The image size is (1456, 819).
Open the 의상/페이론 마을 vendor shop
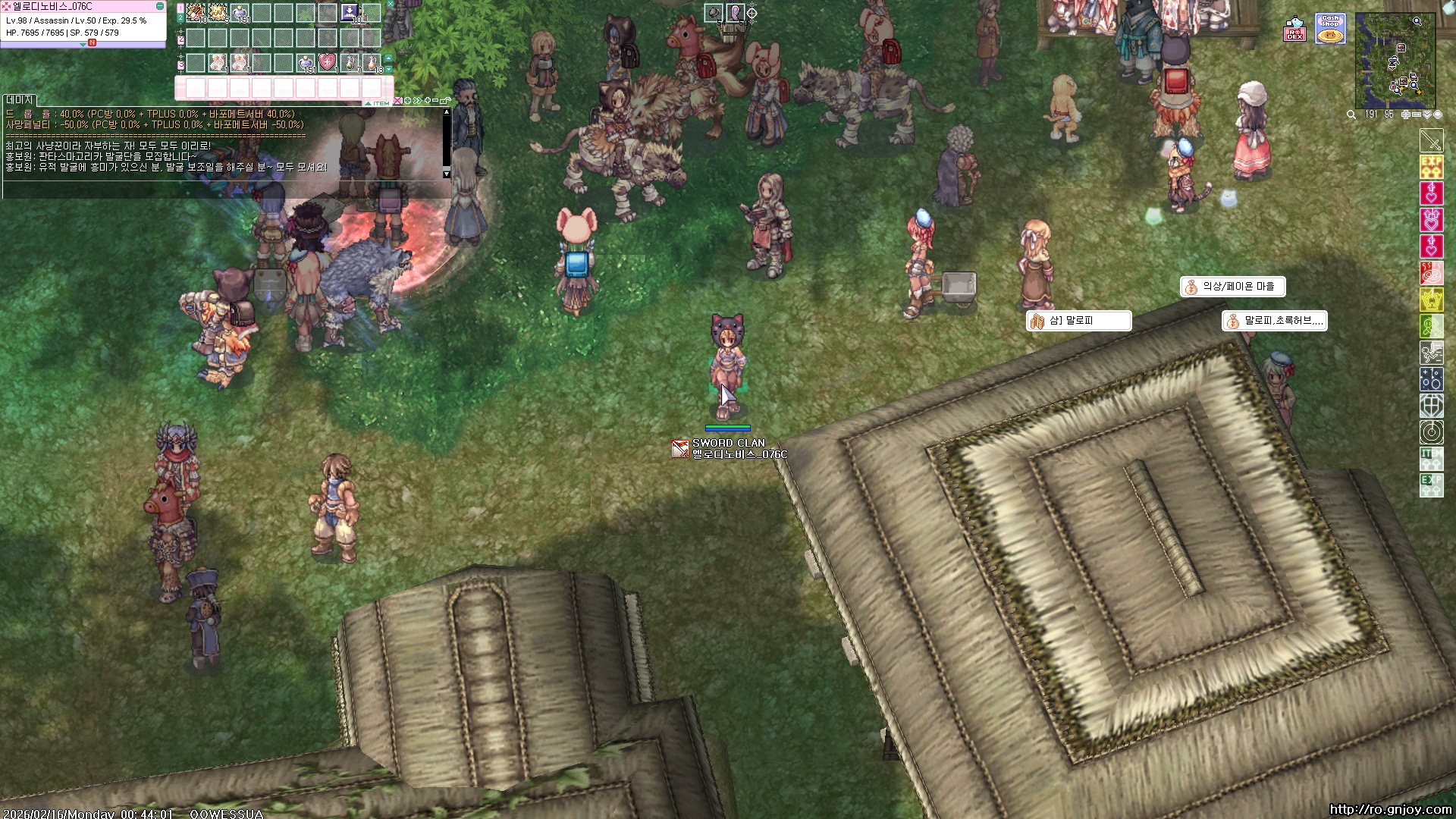(1232, 287)
